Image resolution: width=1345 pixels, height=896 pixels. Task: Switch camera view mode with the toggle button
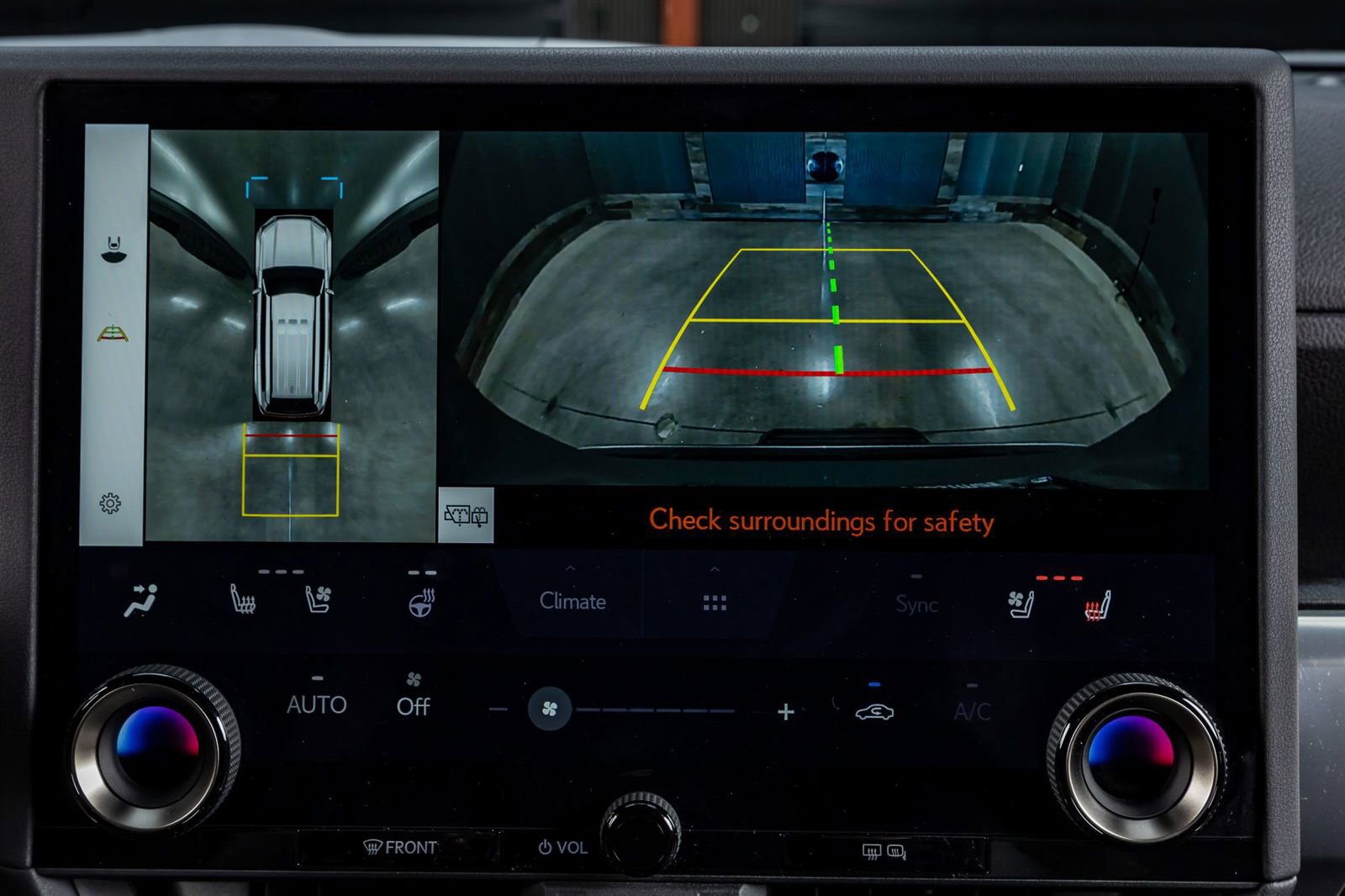(466, 515)
